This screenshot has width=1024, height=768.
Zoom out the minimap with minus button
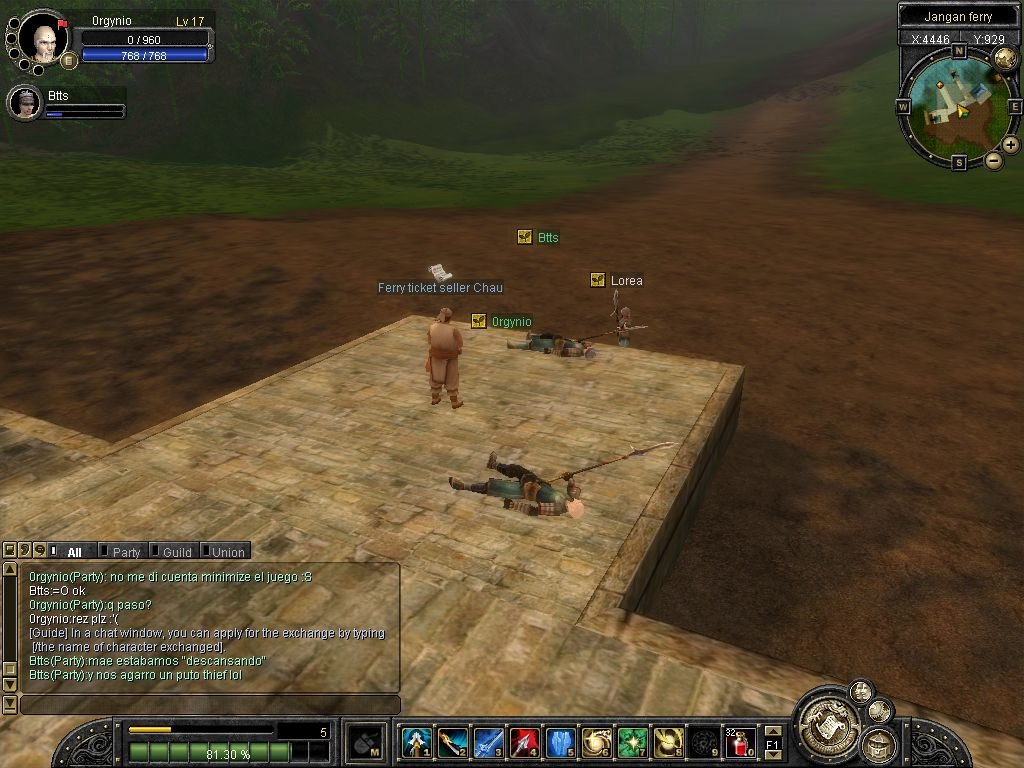click(994, 160)
